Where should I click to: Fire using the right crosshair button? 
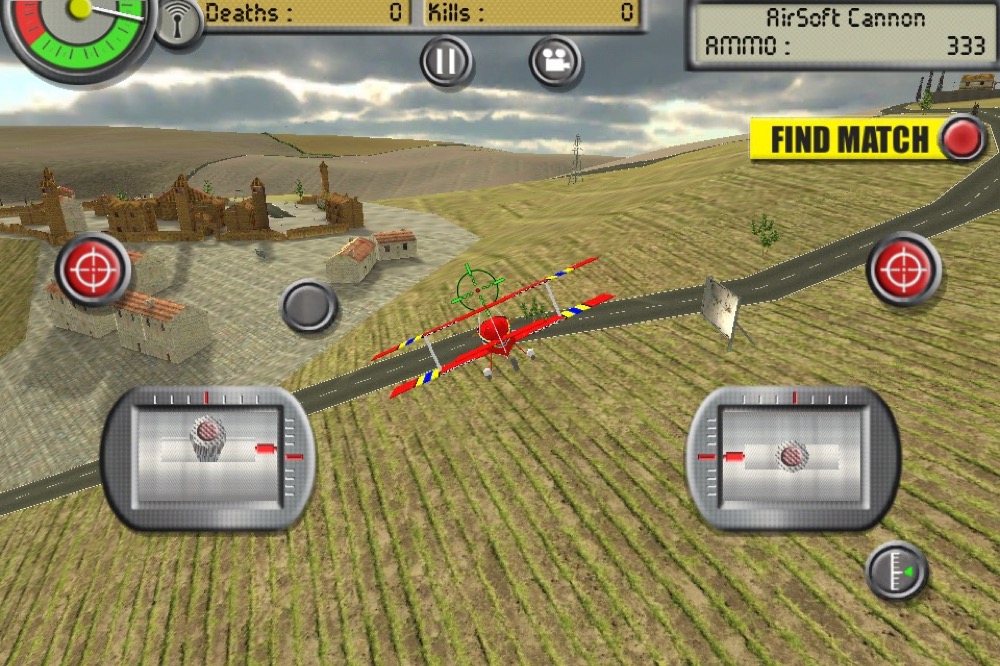904,268
